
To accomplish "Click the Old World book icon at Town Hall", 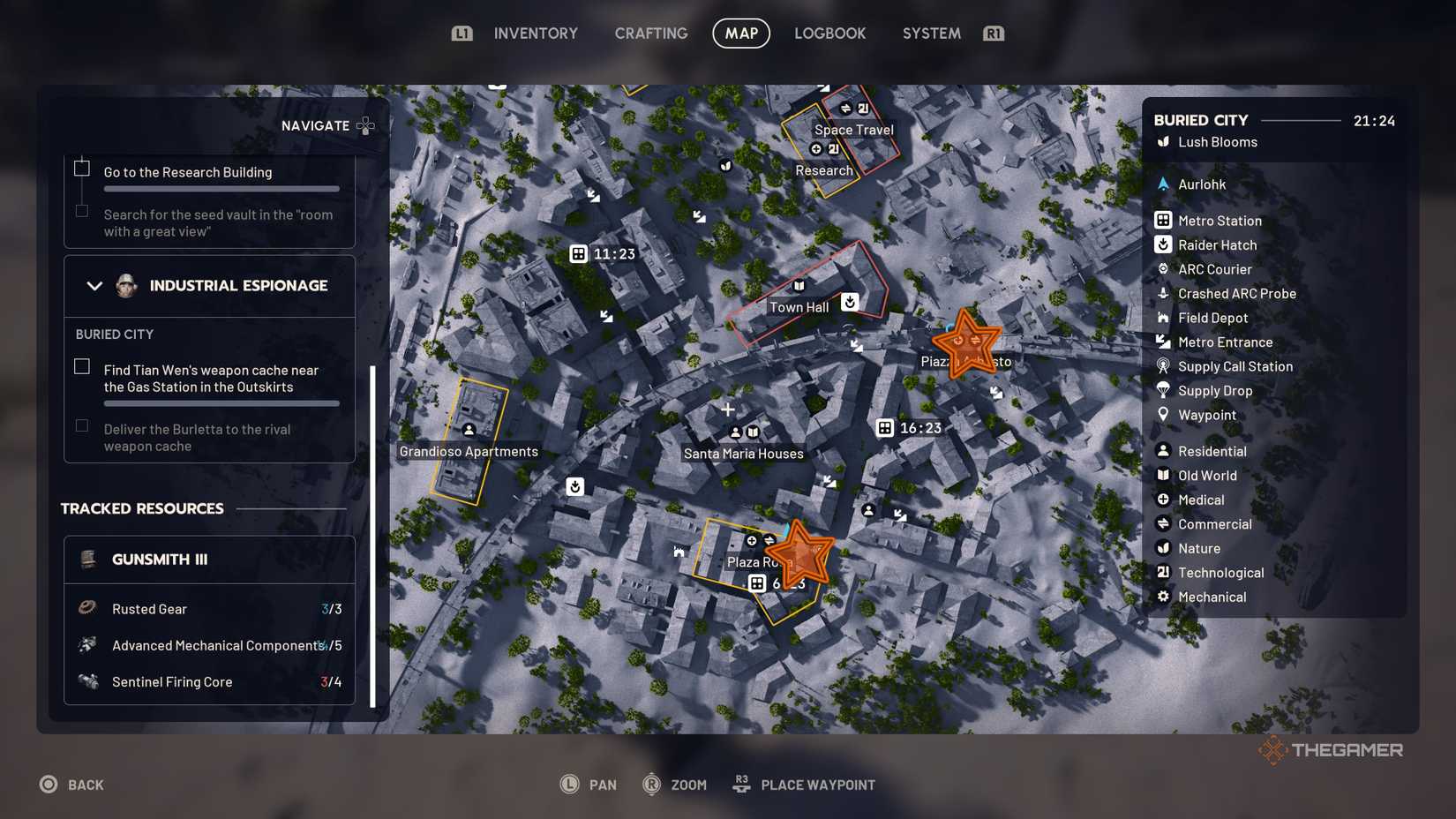I will click(799, 286).
